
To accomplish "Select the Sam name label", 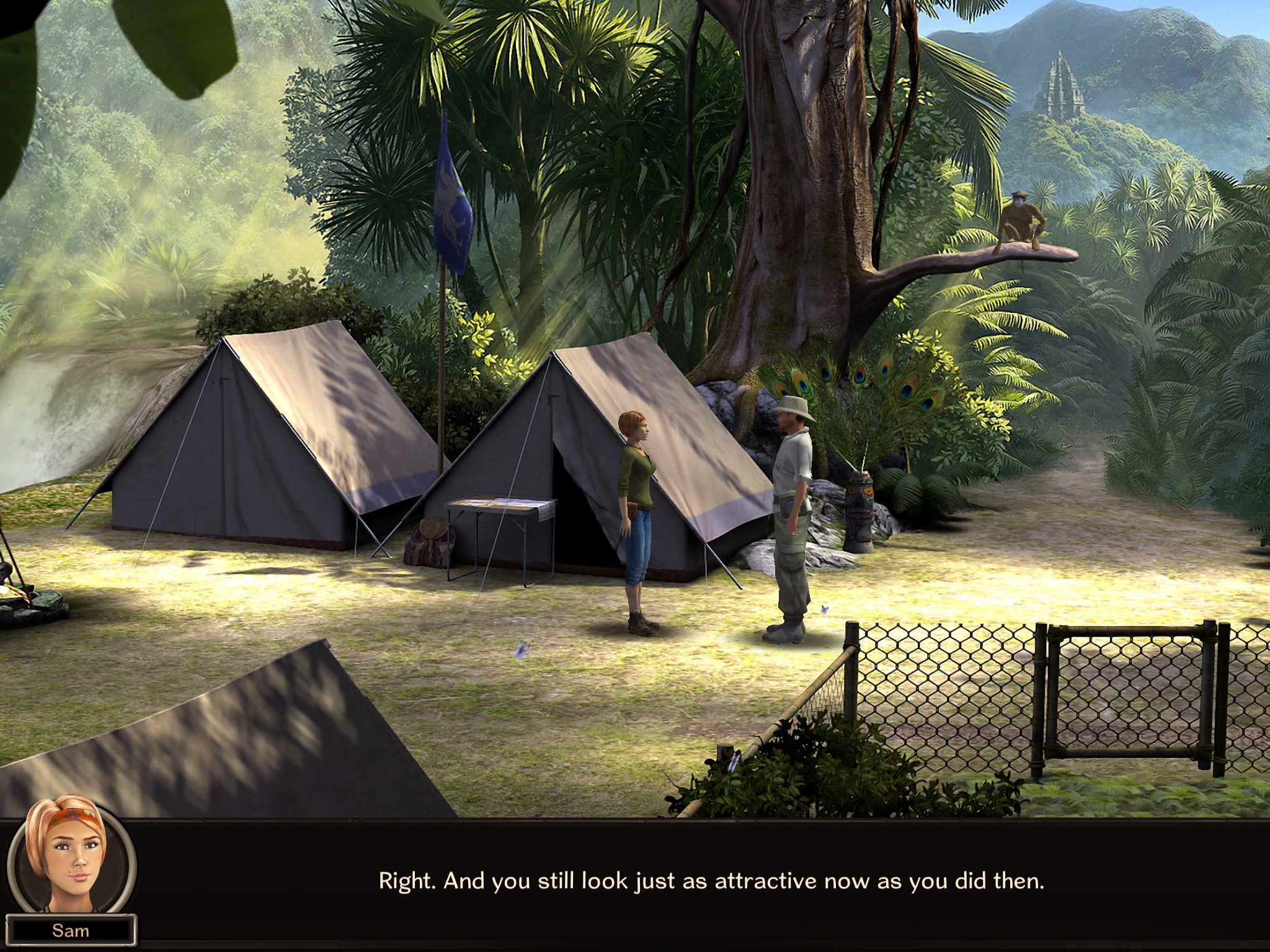I will (71, 930).
